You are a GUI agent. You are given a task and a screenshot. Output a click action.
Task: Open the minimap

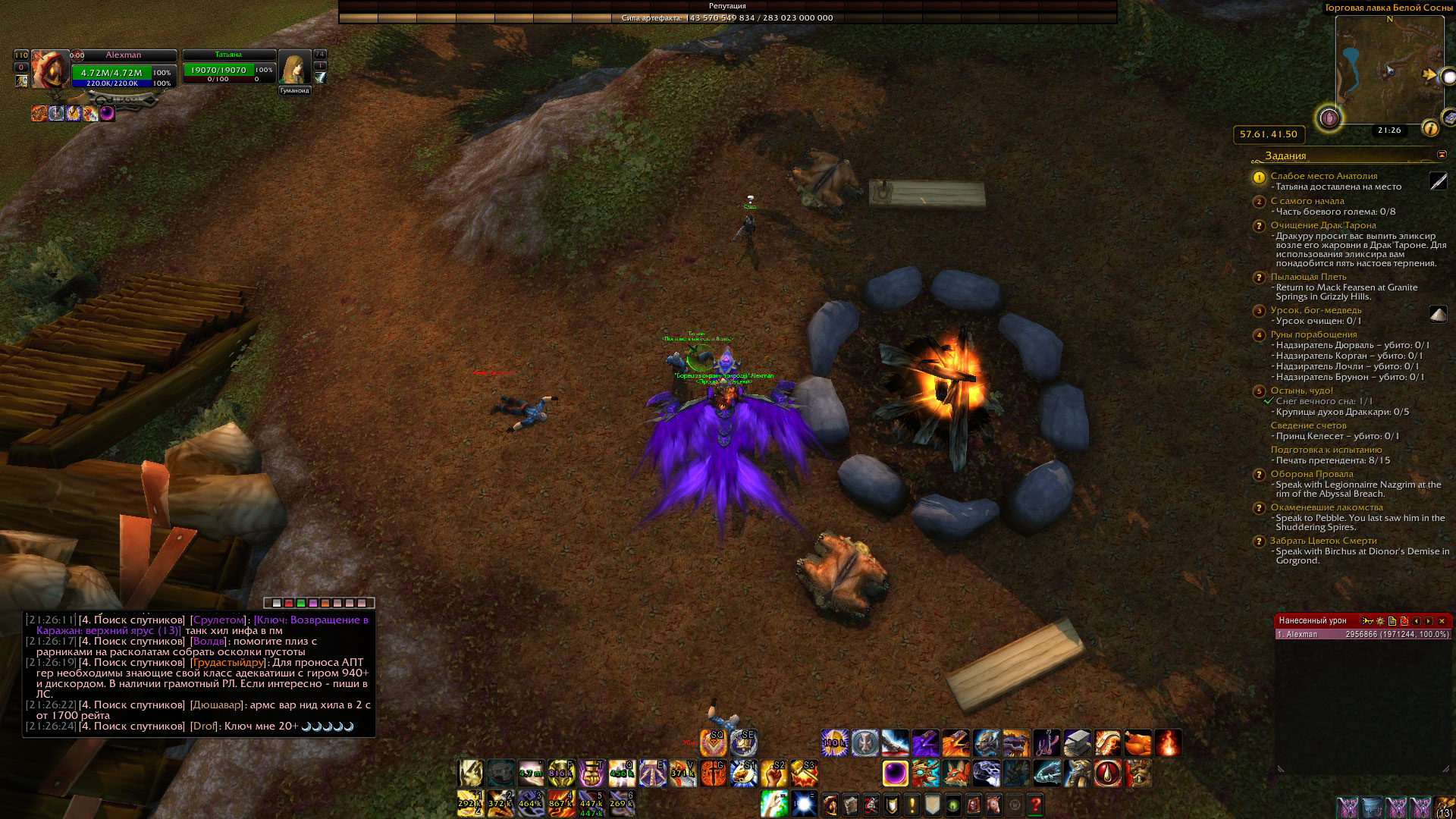tap(1389, 70)
